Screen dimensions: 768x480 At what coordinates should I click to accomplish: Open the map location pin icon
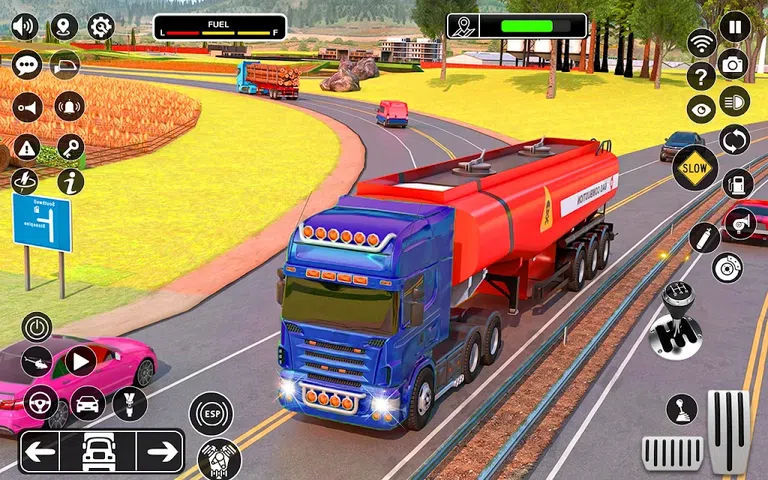click(64, 27)
